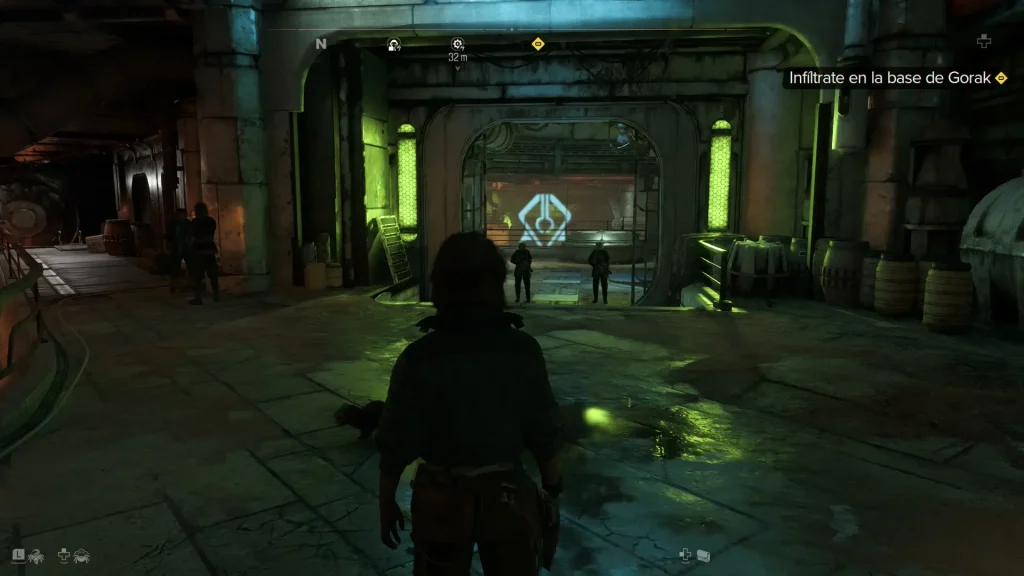Select the compass marker showing 32 m
Screen dimensions: 1024x576
(x=457, y=43)
